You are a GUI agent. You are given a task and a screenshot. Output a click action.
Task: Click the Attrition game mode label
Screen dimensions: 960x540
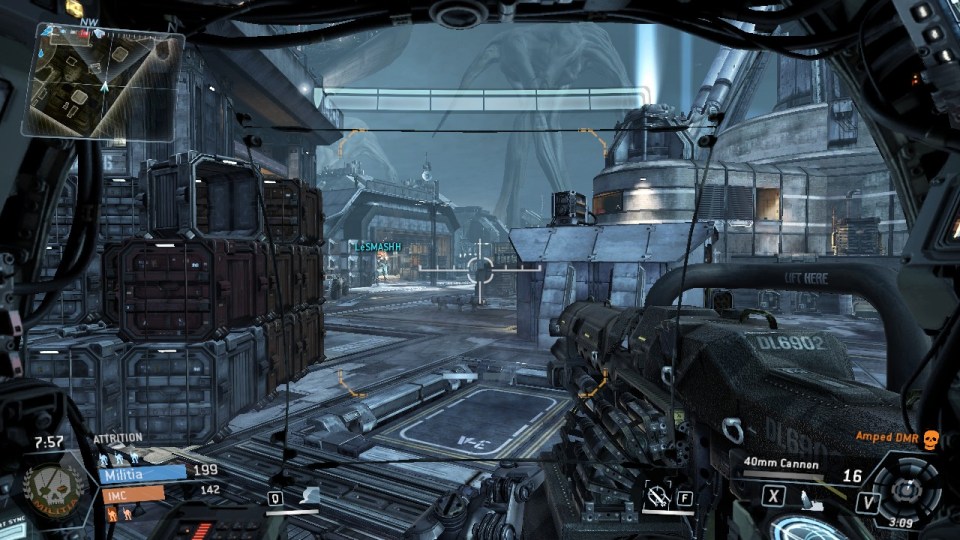click(x=117, y=439)
